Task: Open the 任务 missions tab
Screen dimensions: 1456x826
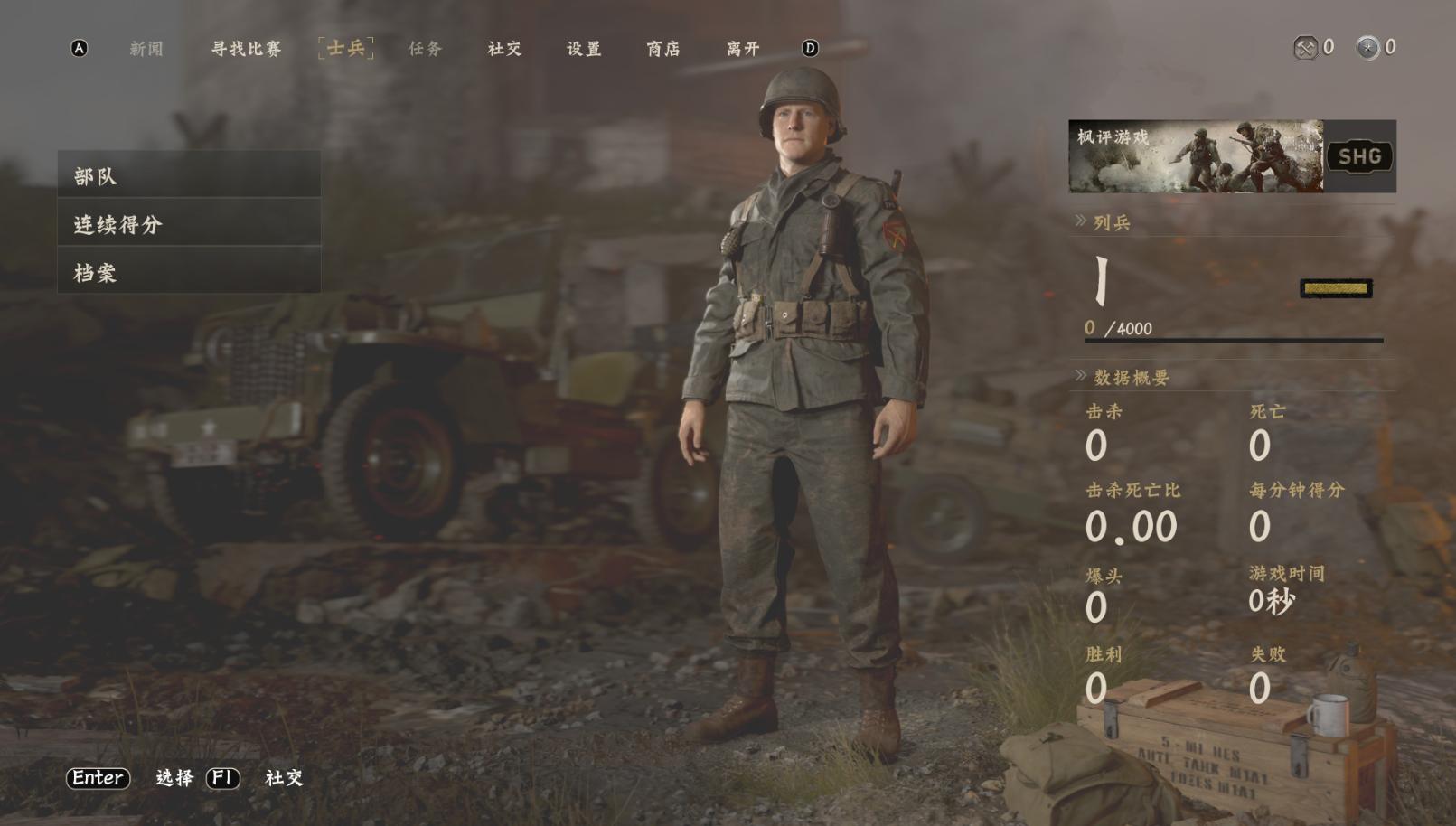Action: [425, 49]
